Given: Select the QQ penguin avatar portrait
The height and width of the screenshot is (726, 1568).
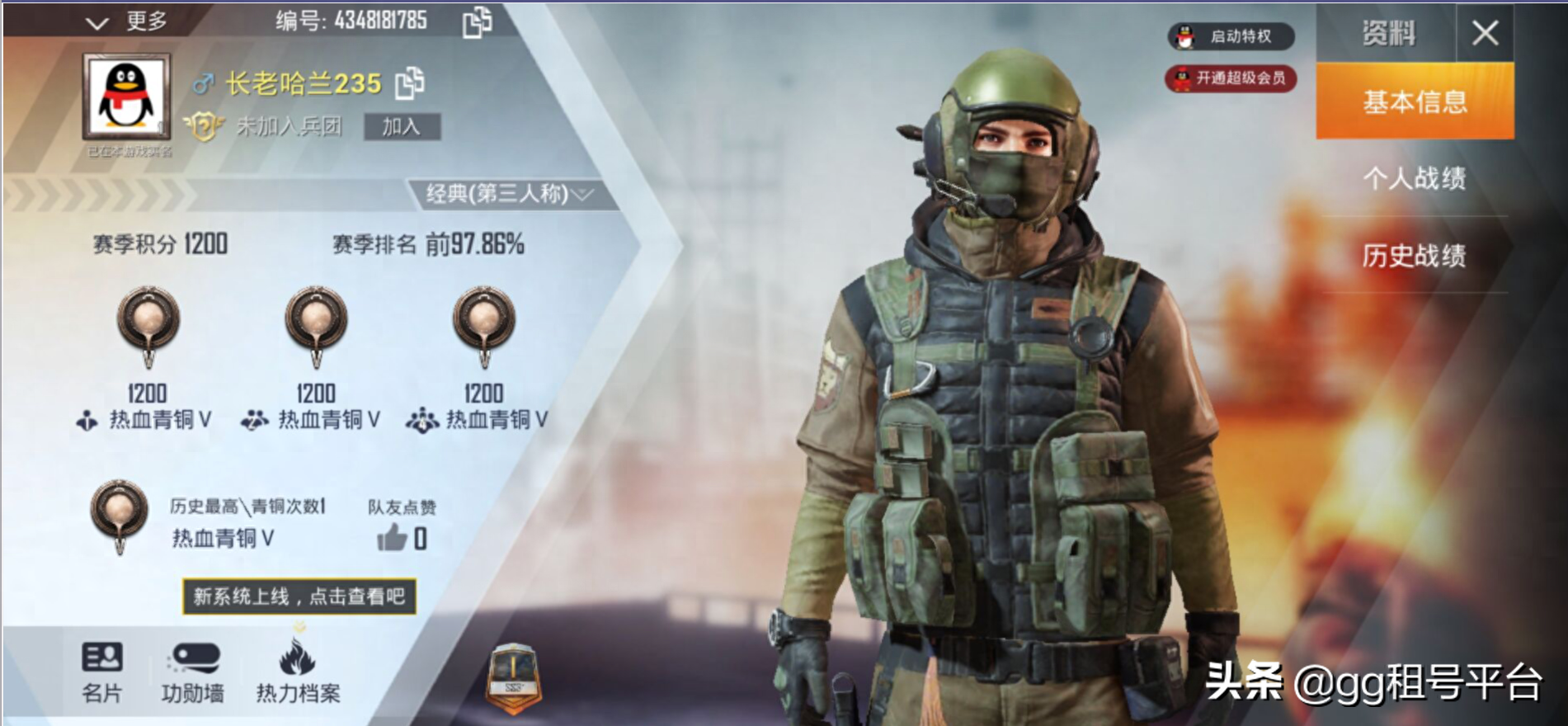Looking at the screenshot, I should coord(126,97).
